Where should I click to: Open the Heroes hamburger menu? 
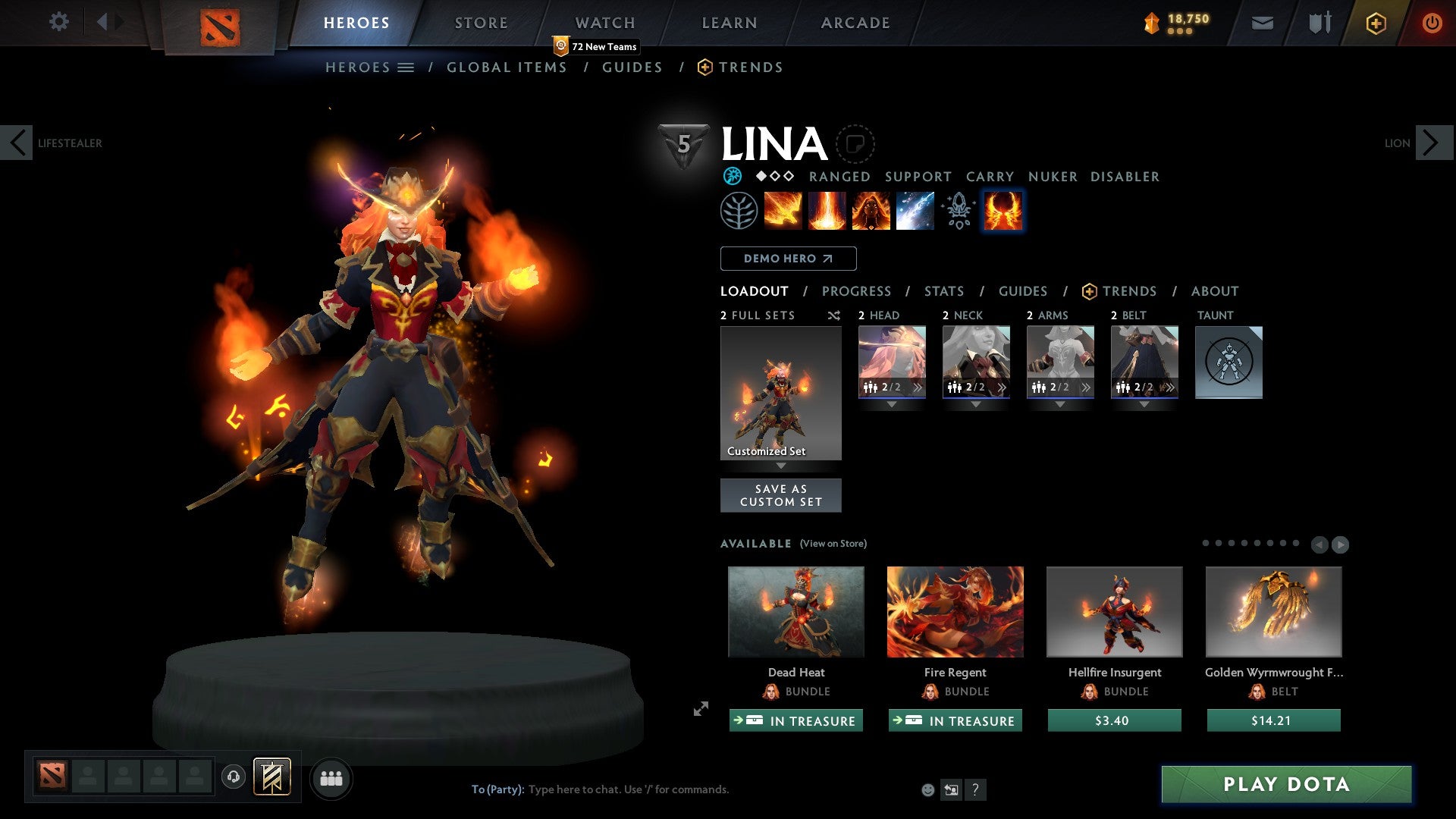point(406,67)
